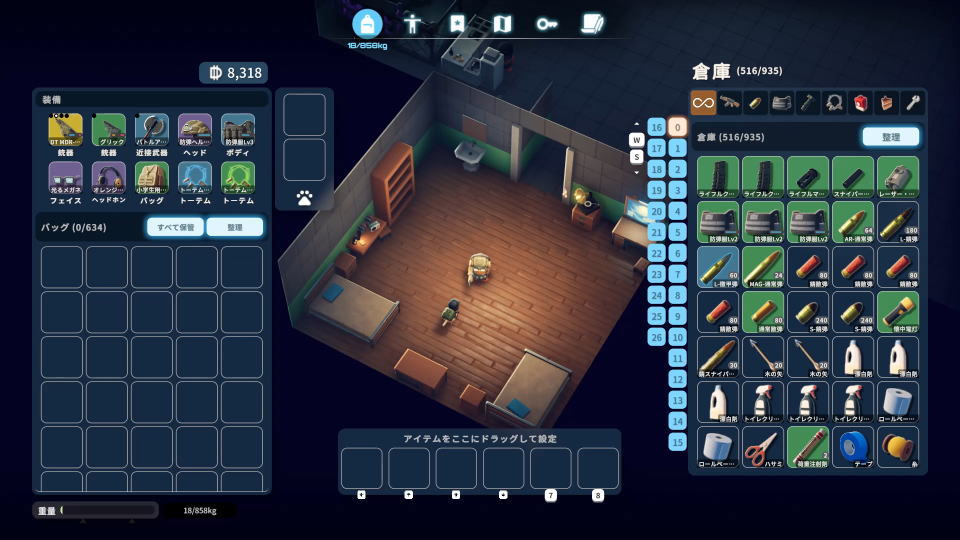Select the flashlight (懐中電灯) item
The height and width of the screenshot is (540, 960).
pyautogui.click(x=897, y=311)
